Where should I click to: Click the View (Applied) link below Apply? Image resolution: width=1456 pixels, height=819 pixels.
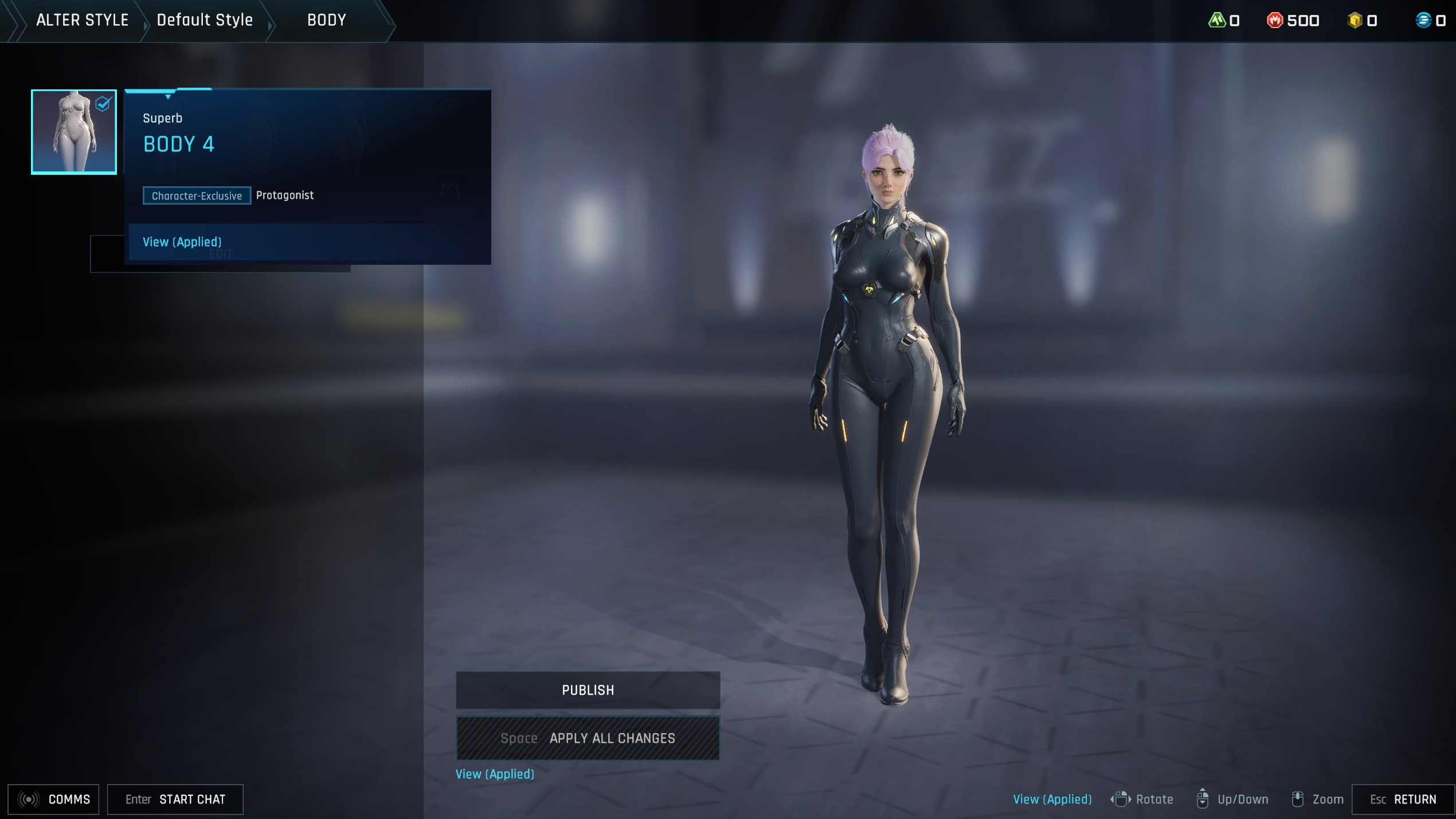[494, 774]
